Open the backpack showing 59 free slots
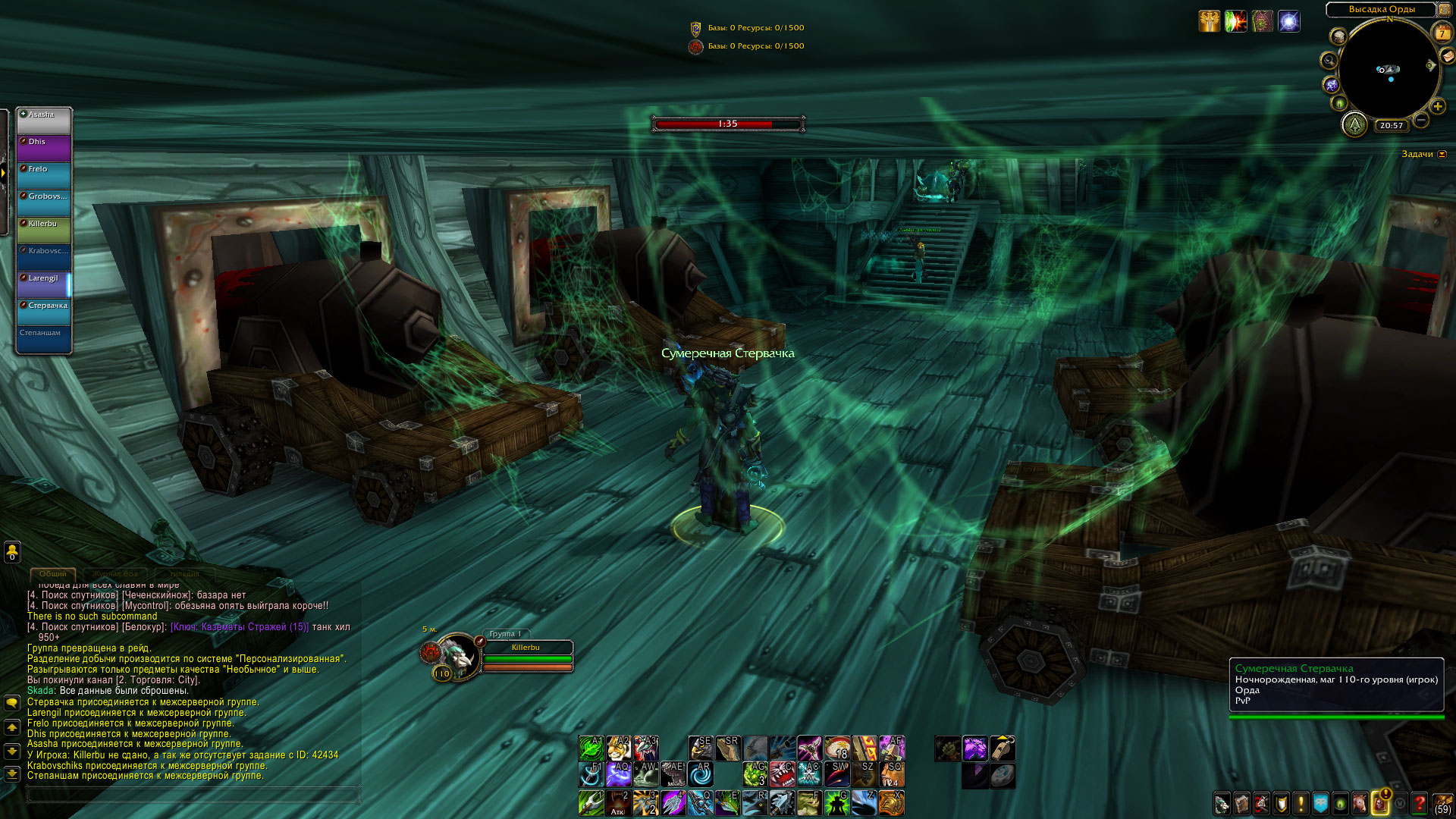The height and width of the screenshot is (819, 1456). point(1442,804)
